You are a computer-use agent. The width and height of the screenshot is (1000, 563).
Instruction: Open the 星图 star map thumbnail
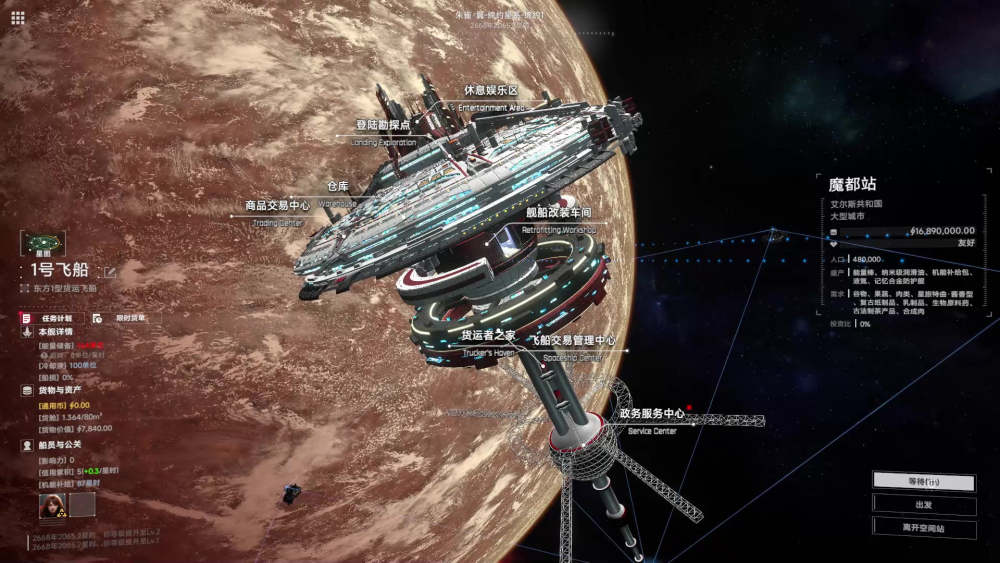coord(42,243)
